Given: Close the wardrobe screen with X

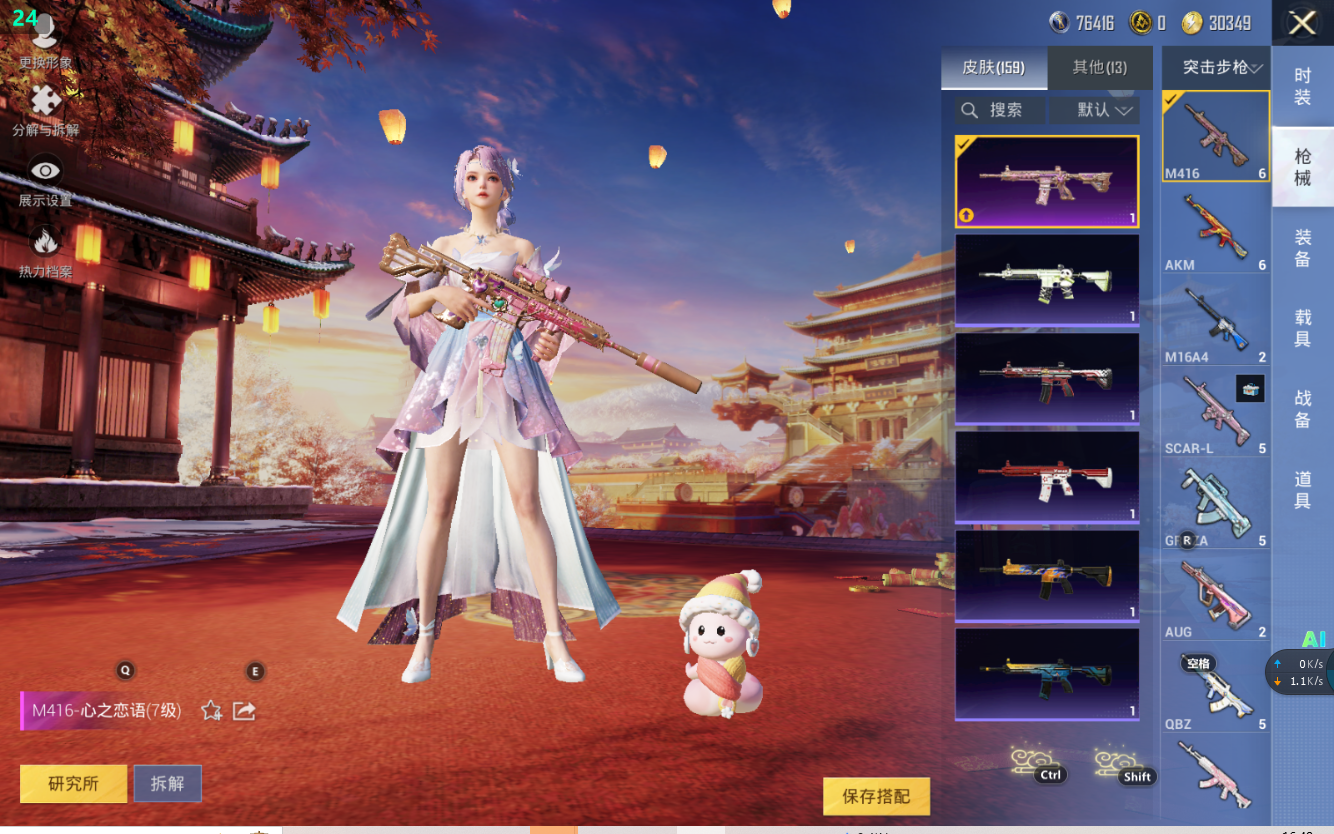Looking at the screenshot, I should click(1302, 23).
